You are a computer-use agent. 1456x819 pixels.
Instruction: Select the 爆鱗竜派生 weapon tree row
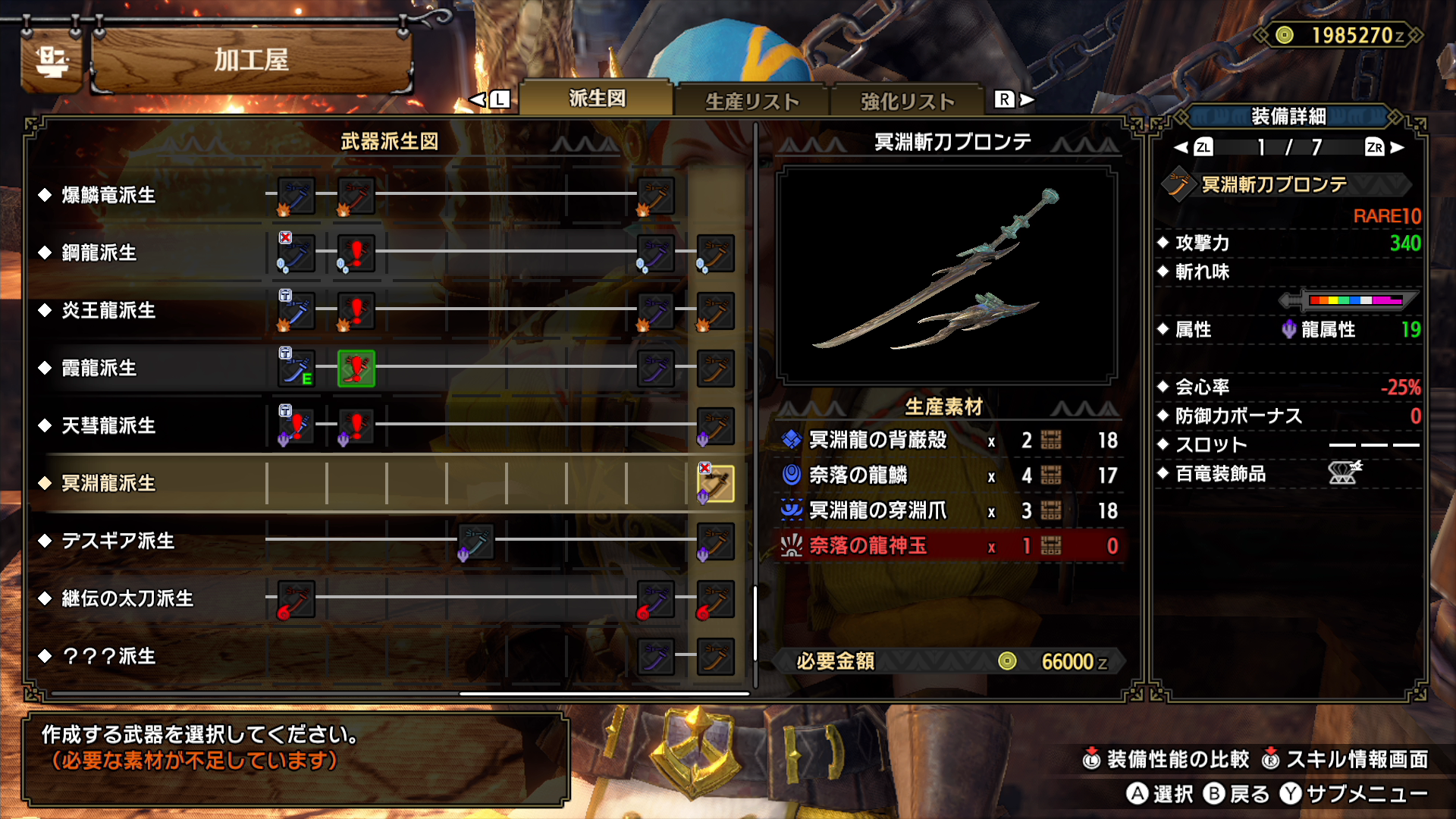click(108, 196)
